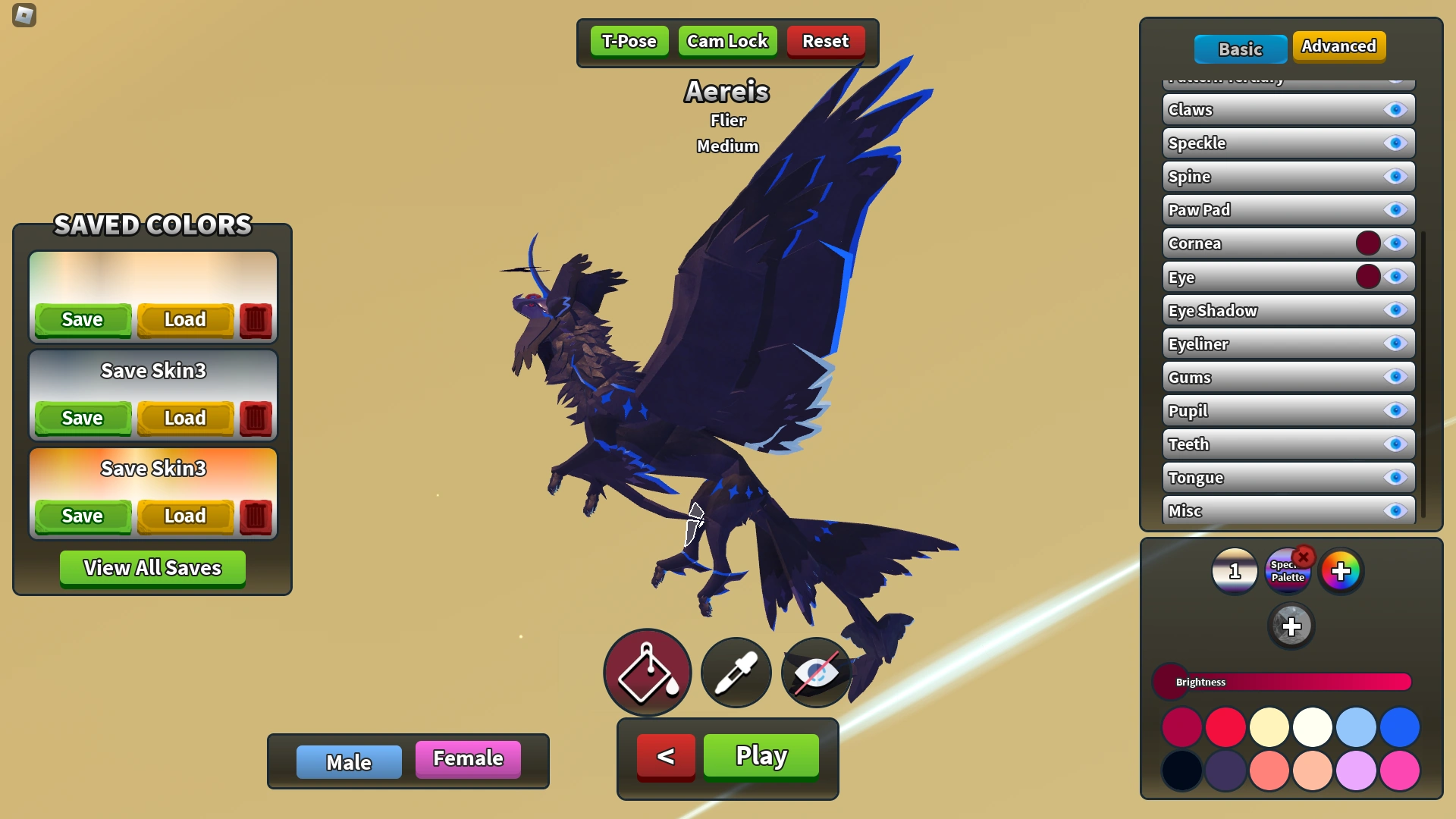Screen dimensions: 1456x819
Task: Select the Gums part row
Action: (1274, 377)
